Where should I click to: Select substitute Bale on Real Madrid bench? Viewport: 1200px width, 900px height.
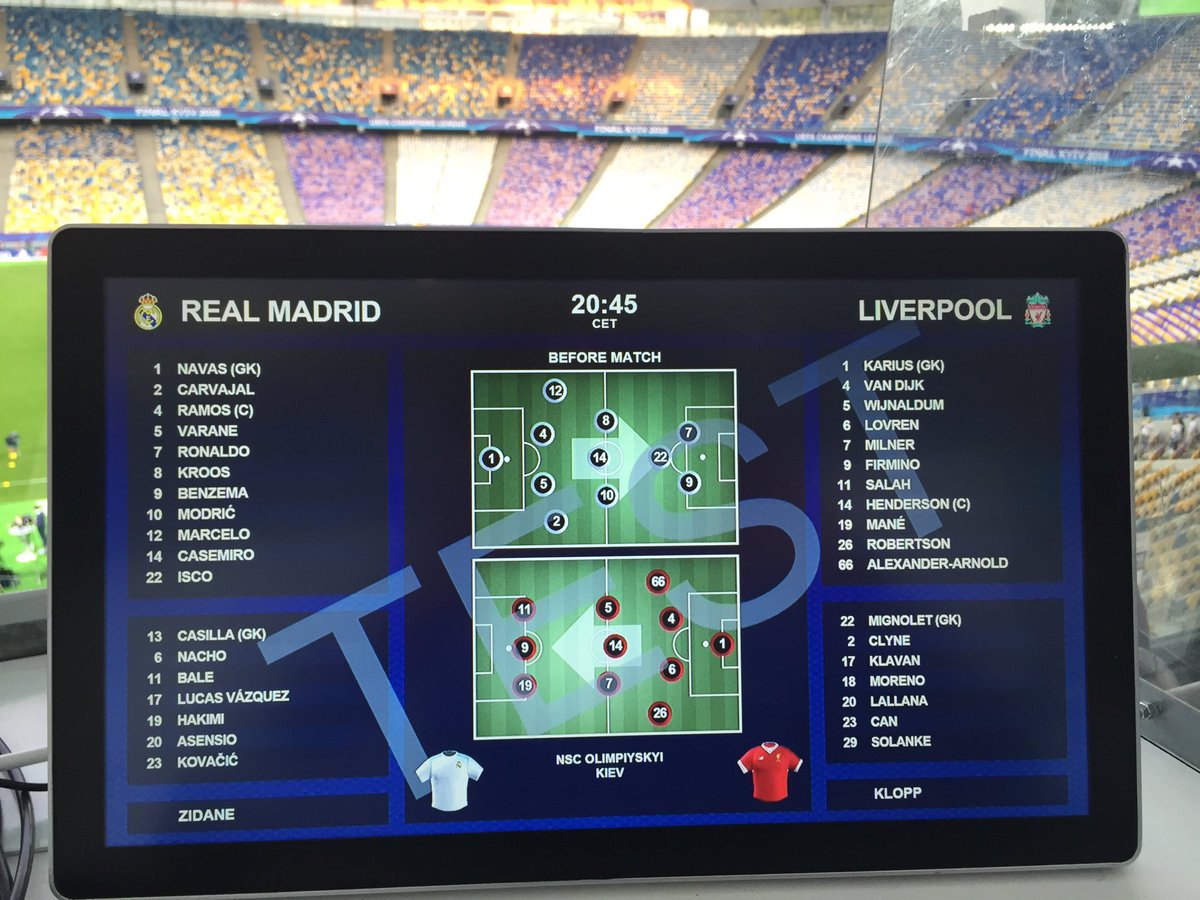197,677
